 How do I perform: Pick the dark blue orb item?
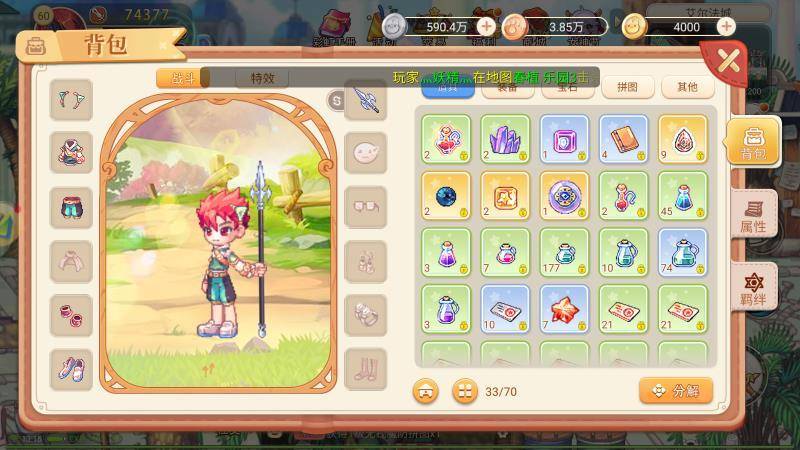point(446,196)
